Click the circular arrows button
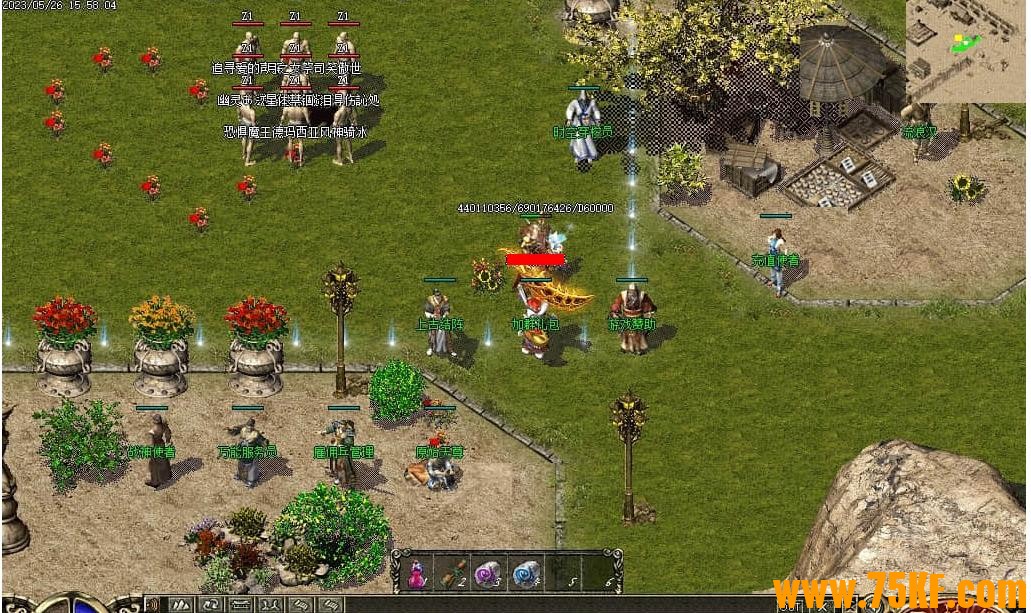This screenshot has width=1031, height=613. click(212, 605)
